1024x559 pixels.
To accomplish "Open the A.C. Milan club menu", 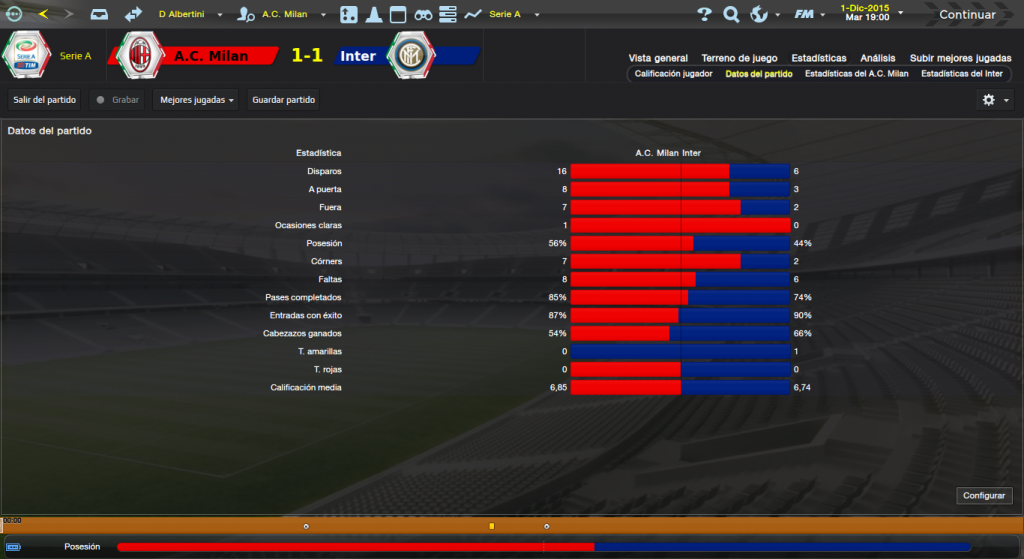I will point(285,15).
